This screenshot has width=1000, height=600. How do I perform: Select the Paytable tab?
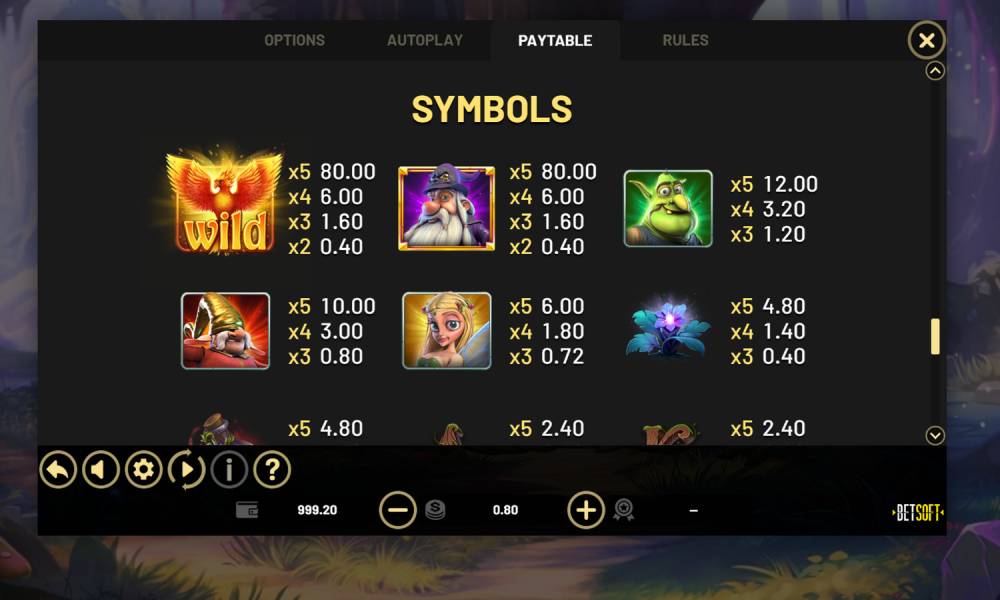pyautogui.click(x=555, y=40)
